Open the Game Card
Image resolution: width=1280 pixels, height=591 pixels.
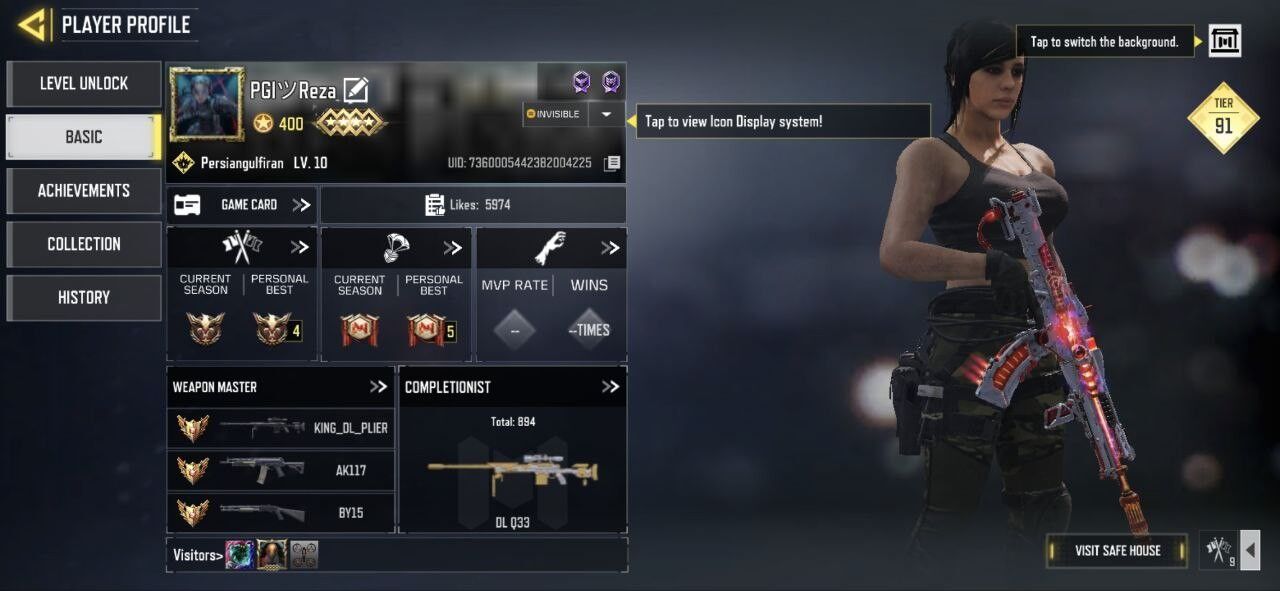click(x=242, y=205)
